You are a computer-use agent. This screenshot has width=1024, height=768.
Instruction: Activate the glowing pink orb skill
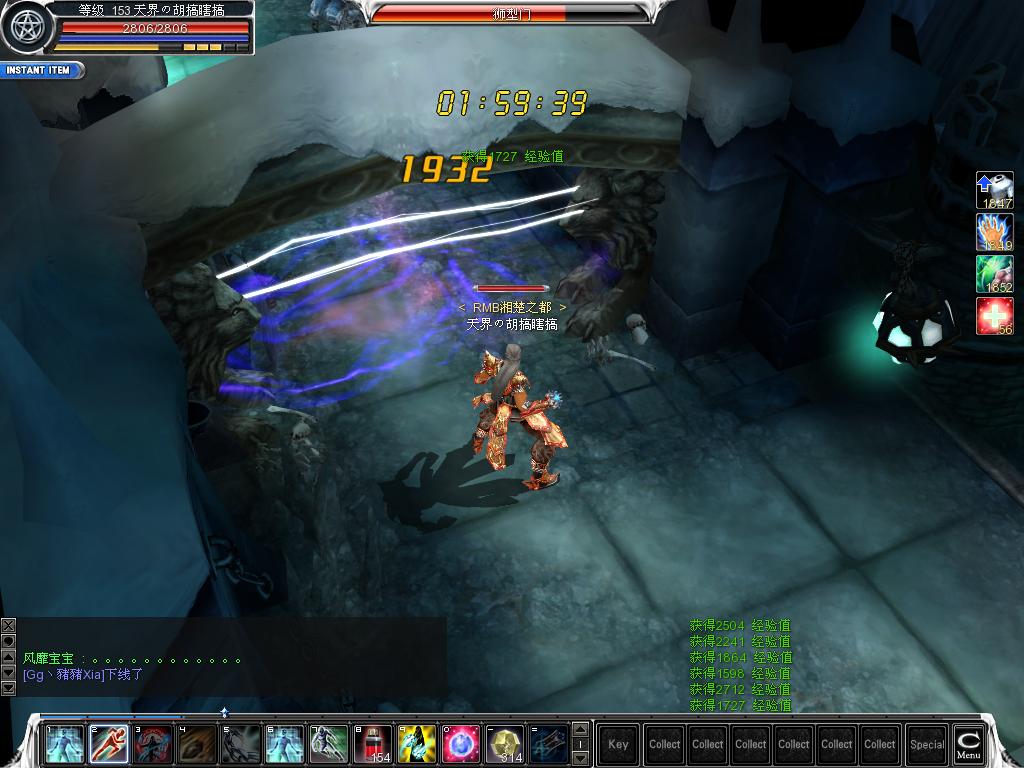[x=461, y=744]
